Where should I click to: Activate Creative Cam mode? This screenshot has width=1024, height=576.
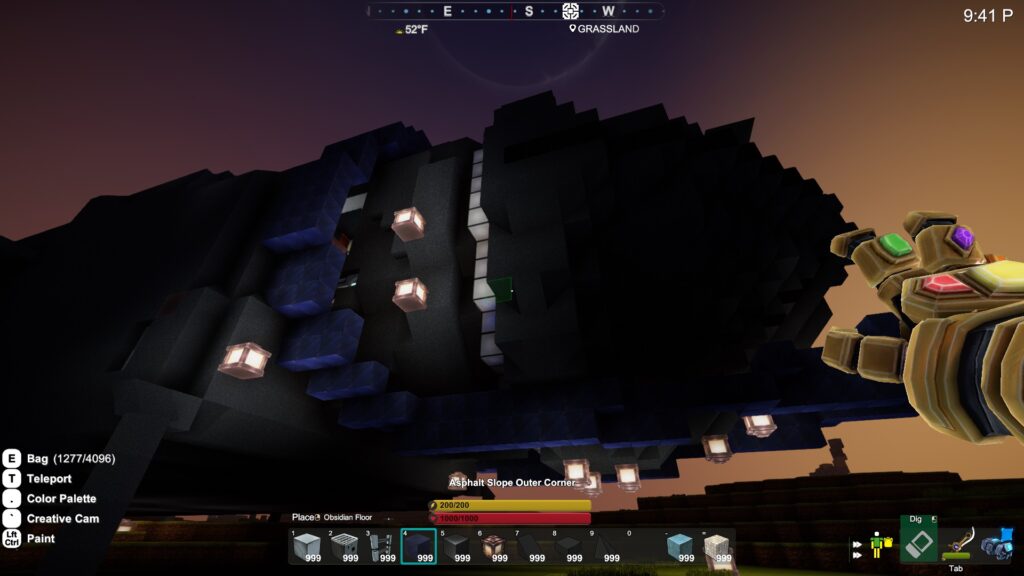click(62, 518)
